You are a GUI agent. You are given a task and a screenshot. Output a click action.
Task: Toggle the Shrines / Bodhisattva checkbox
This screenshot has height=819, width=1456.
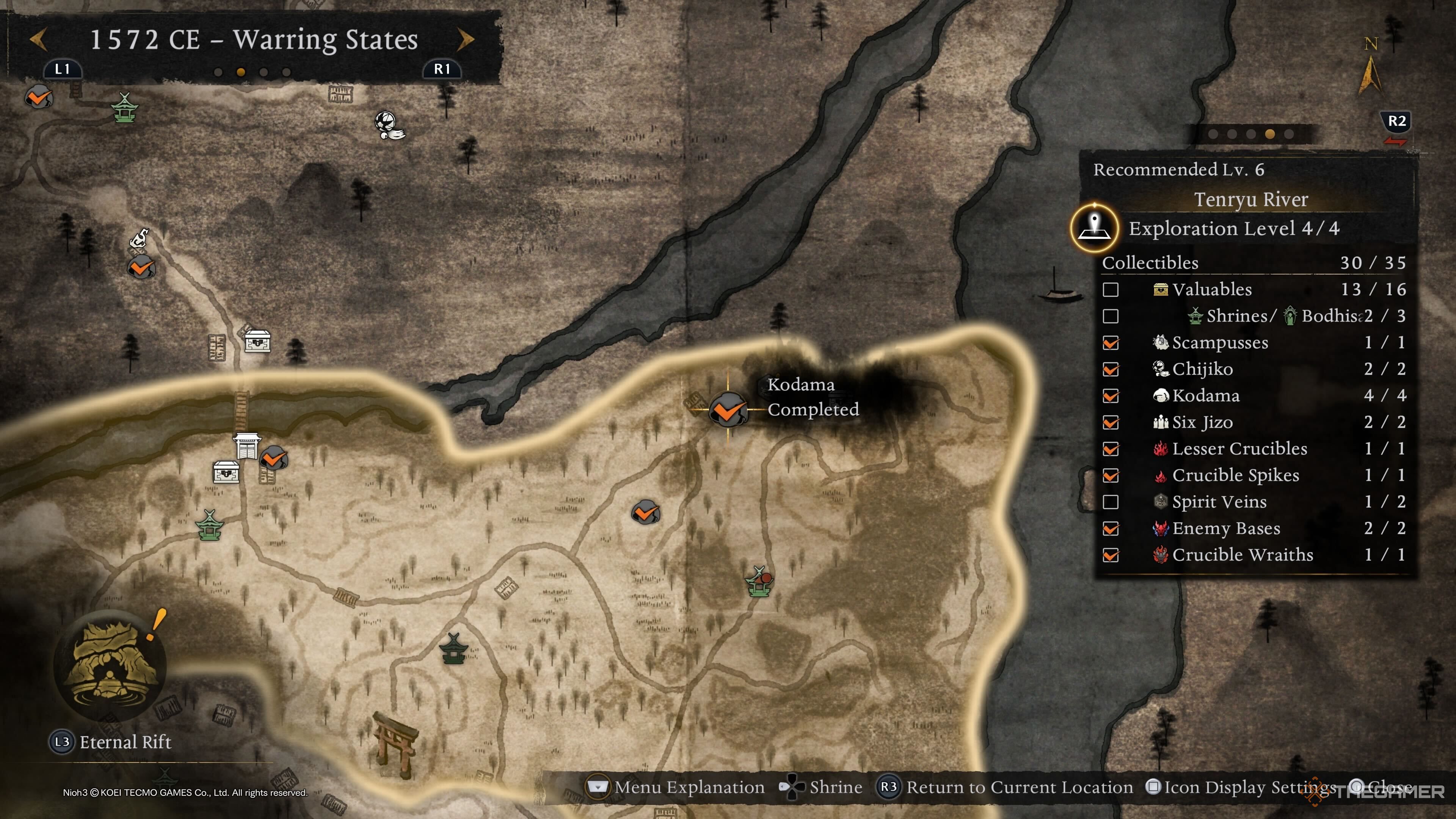point(1111,316)
